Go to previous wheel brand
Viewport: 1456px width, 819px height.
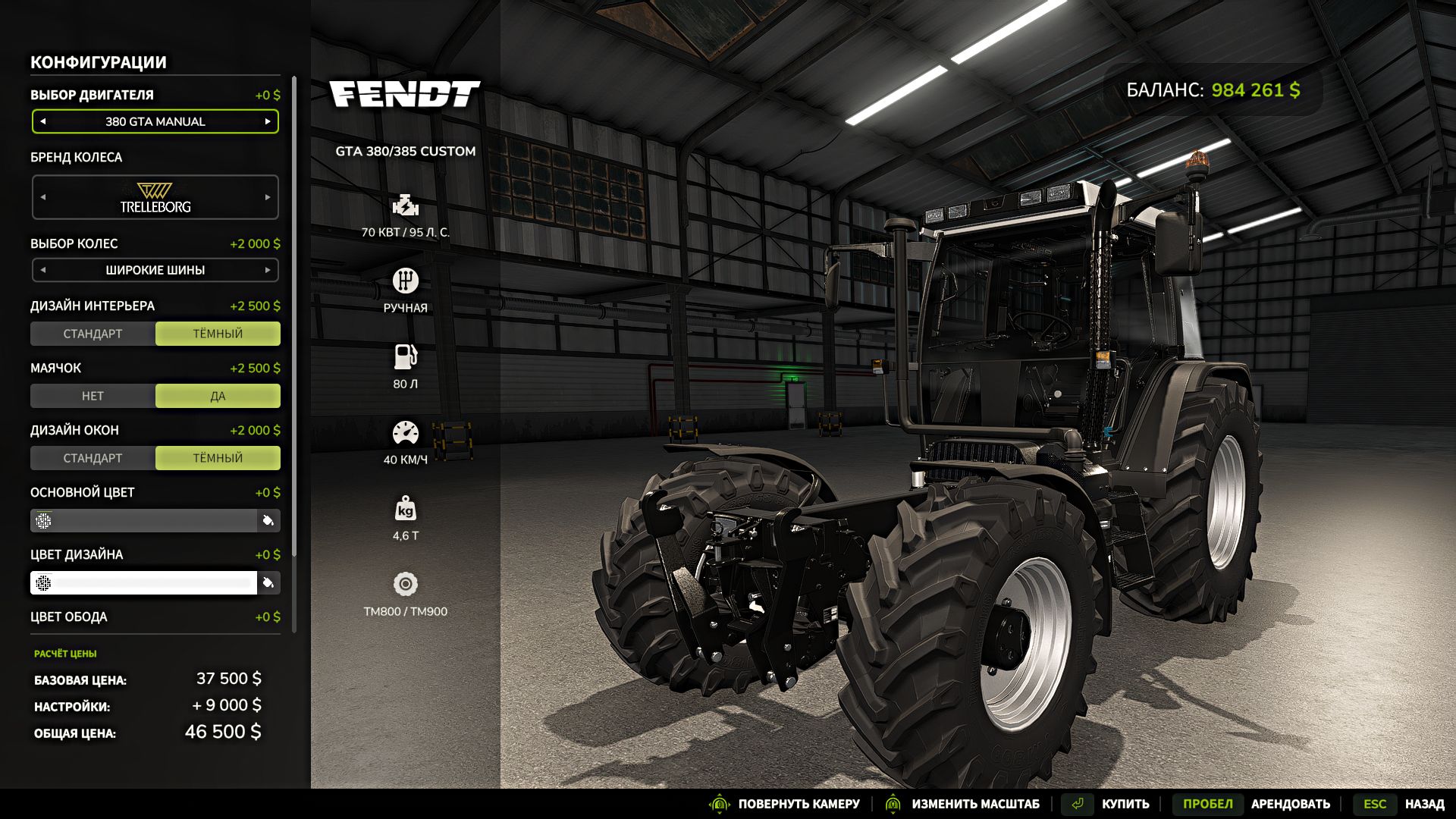(x=43, y=197)
